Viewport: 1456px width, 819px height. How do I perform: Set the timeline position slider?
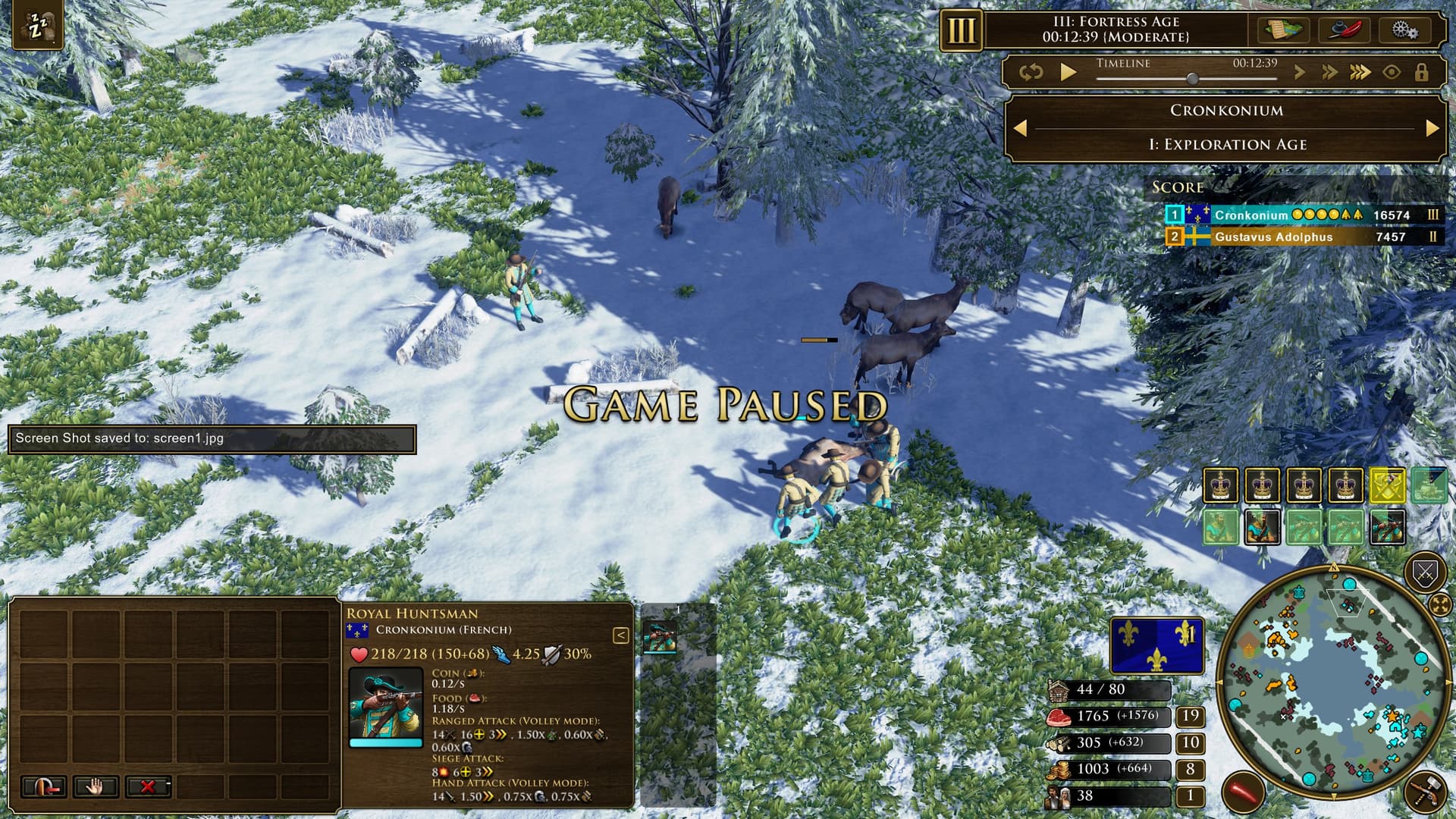click(1192, 79)
